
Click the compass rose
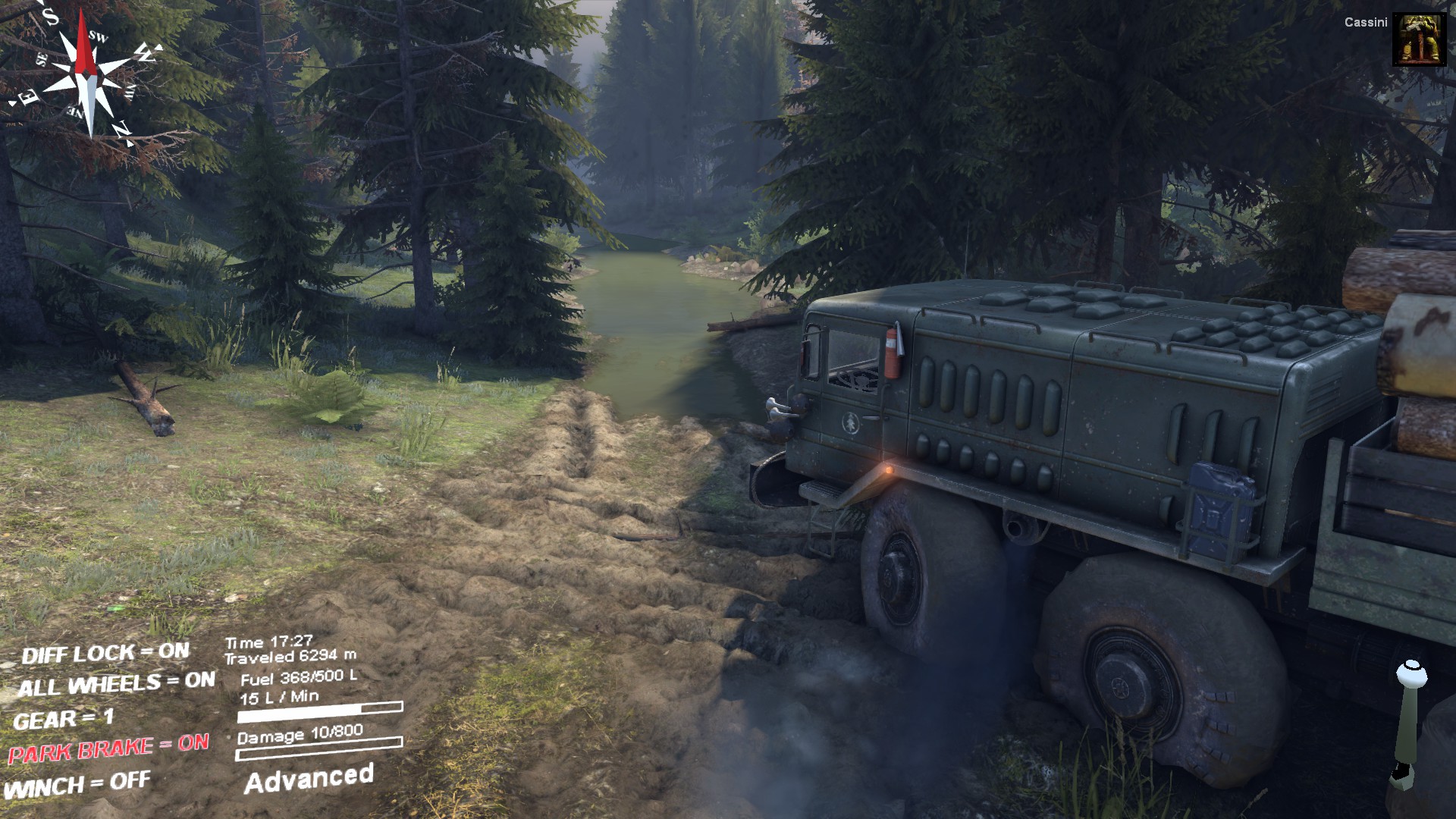tap(86, 72)
